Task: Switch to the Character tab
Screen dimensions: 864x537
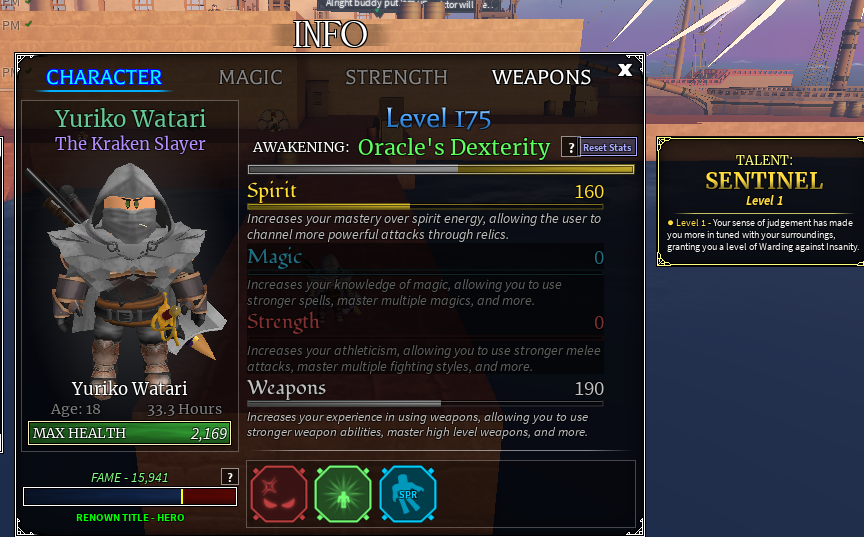Action: [x=104, y=77]
